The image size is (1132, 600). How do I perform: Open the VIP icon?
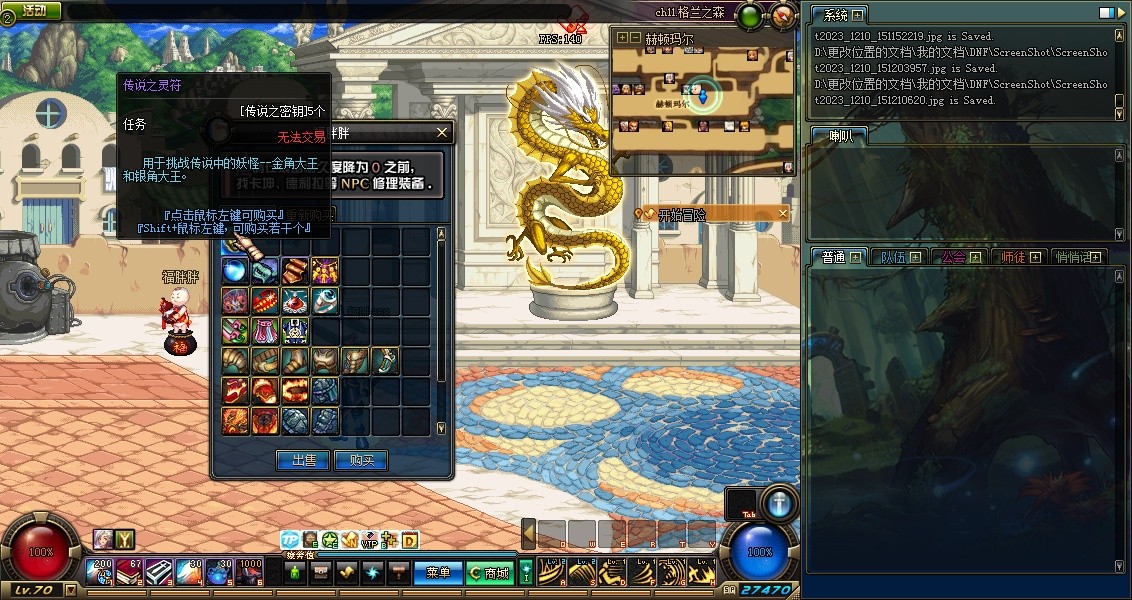[x=370, y=540]
